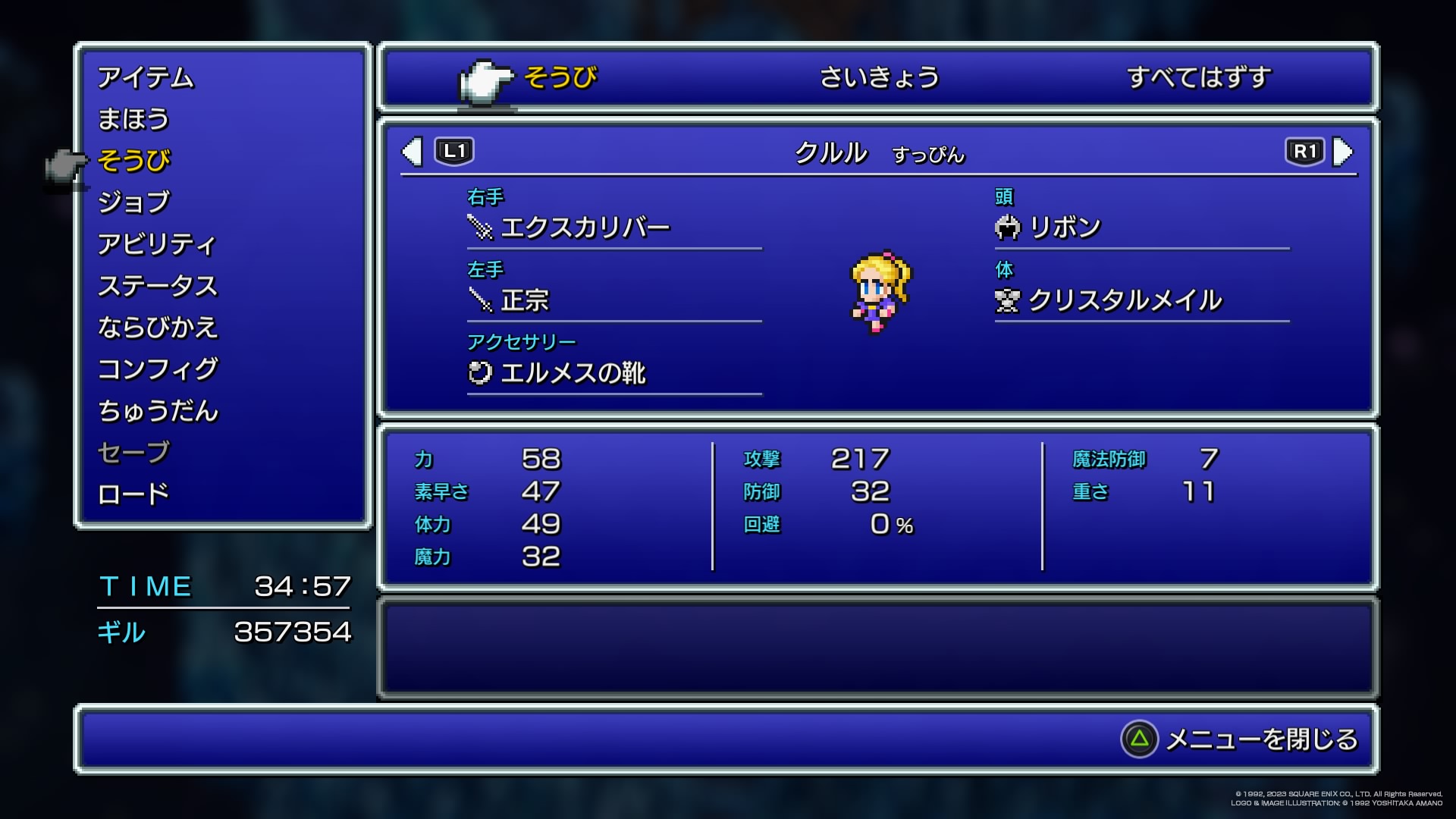This screenshot has height=819, width=1456.
Task: Open the ジョブ menu
Action: pyautogui.click(x=134, y=202)
